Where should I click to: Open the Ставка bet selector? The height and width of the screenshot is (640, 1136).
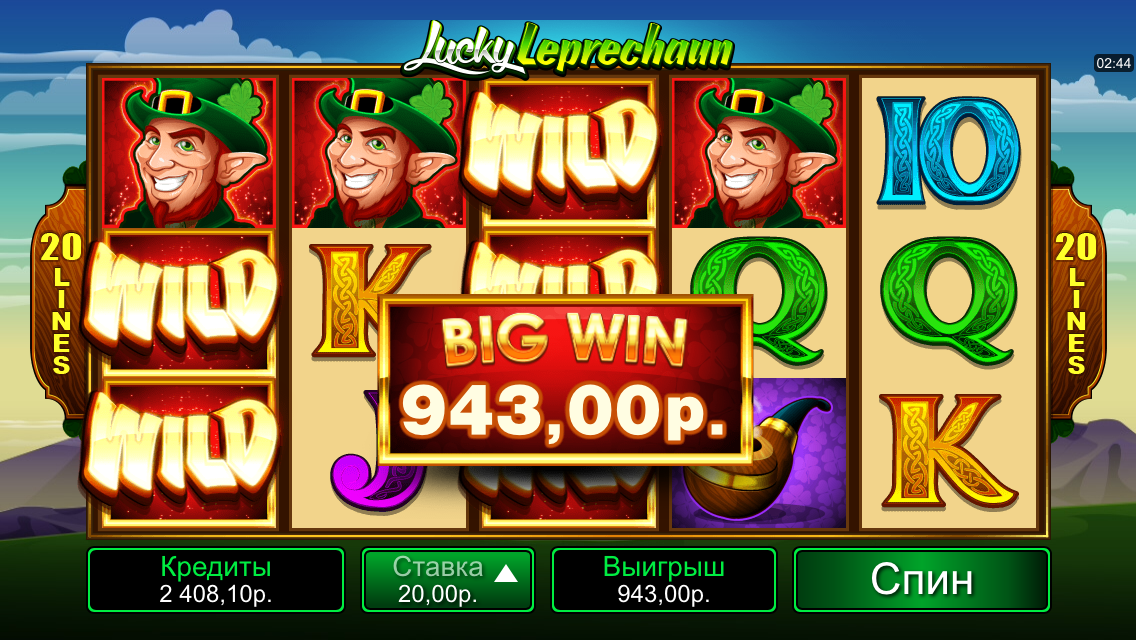tap(447, 580)
